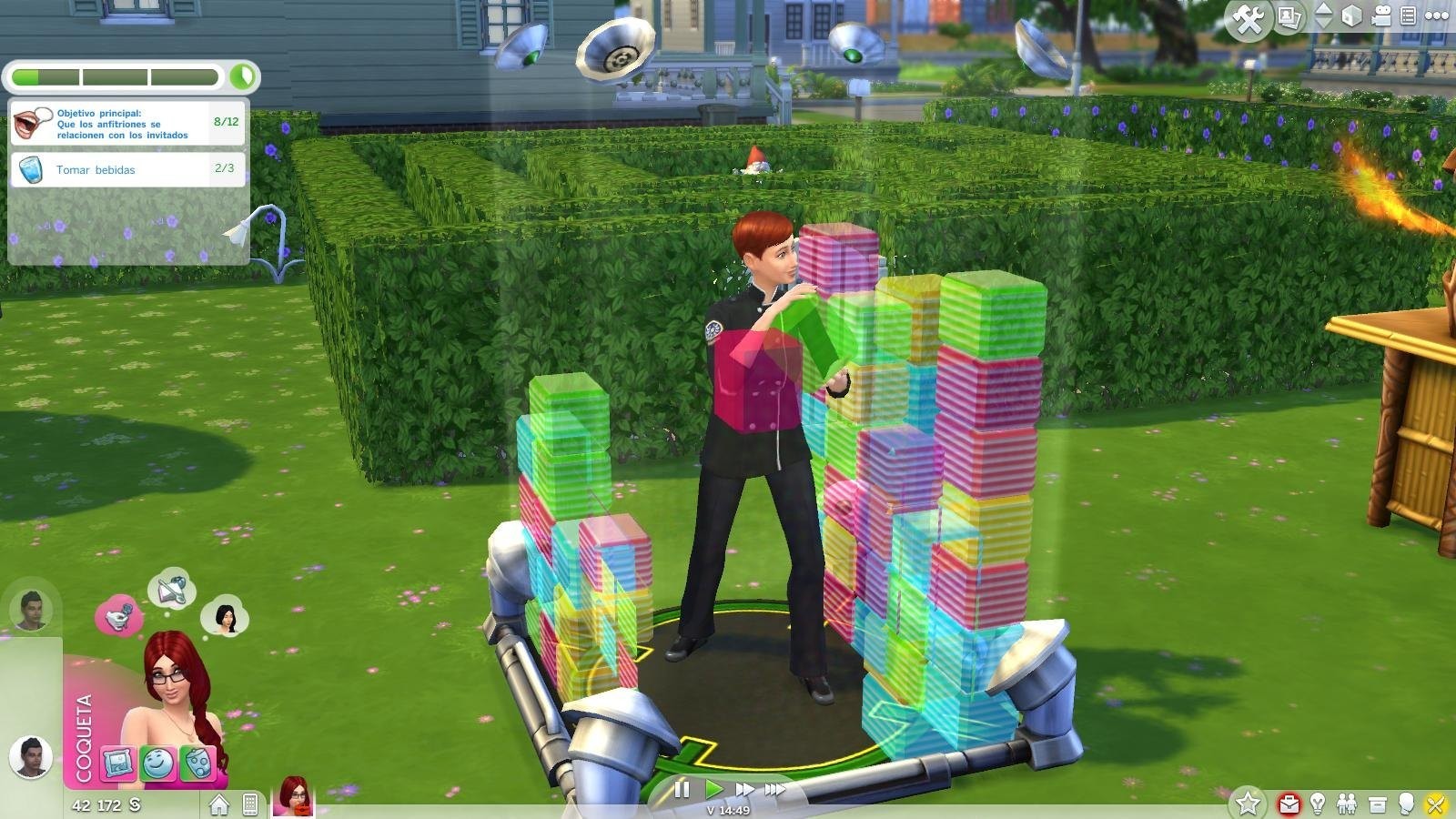Viewport: 1456px width, 819px height.
Task: Toggle the Relationships panel with the two-people icon
Action: pyautogui.click(x=1347, y=804)
